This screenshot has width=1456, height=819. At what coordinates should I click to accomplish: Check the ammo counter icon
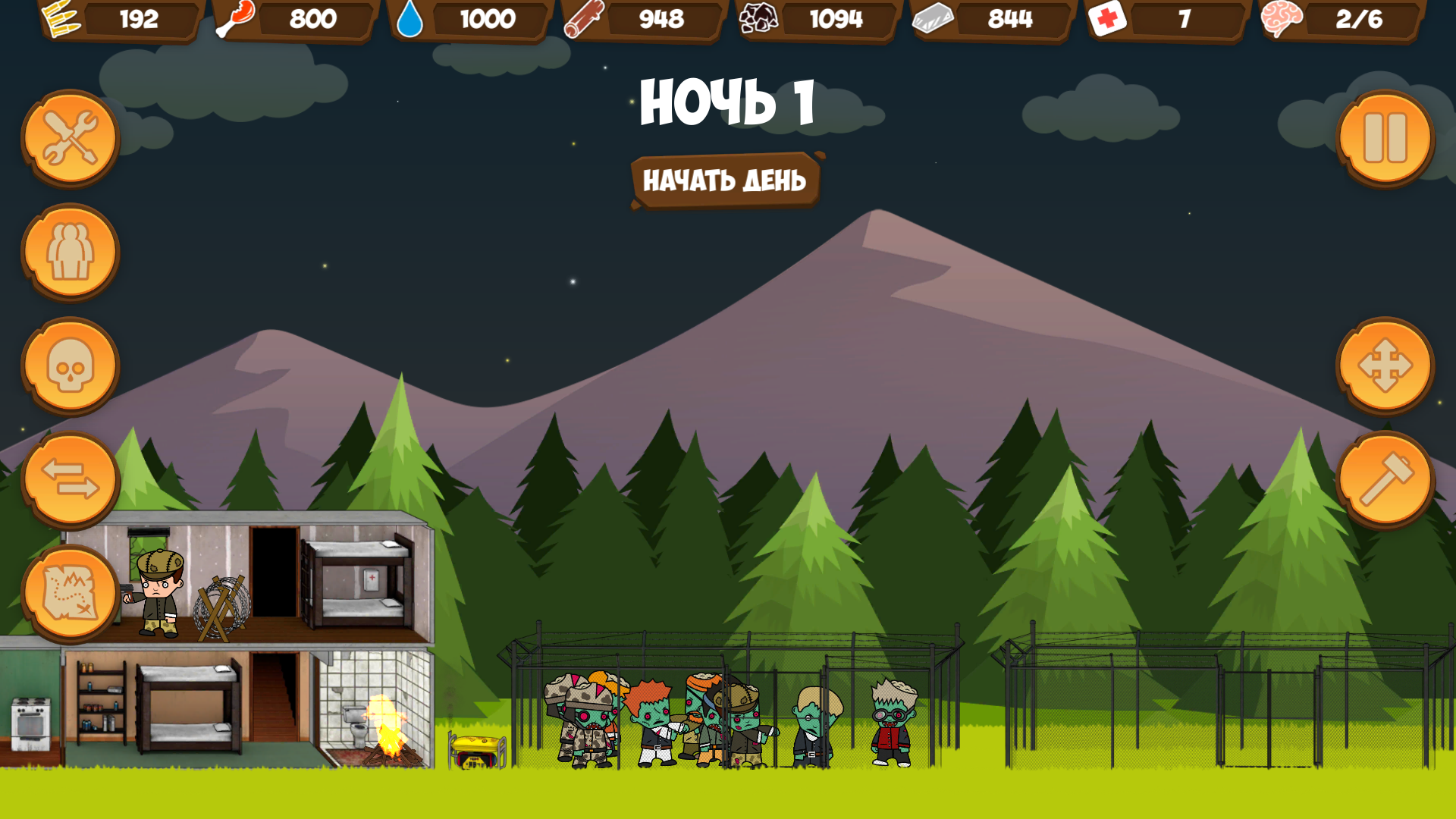click(x=61, y=20)
